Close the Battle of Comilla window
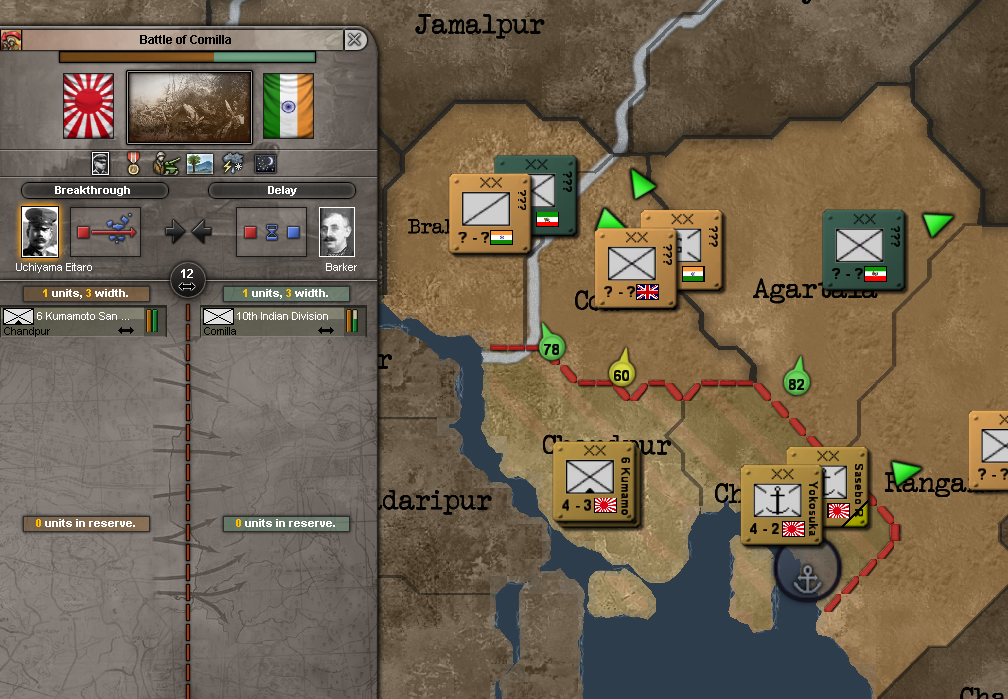Screen dimensions: 1008x699 [354, 40]
